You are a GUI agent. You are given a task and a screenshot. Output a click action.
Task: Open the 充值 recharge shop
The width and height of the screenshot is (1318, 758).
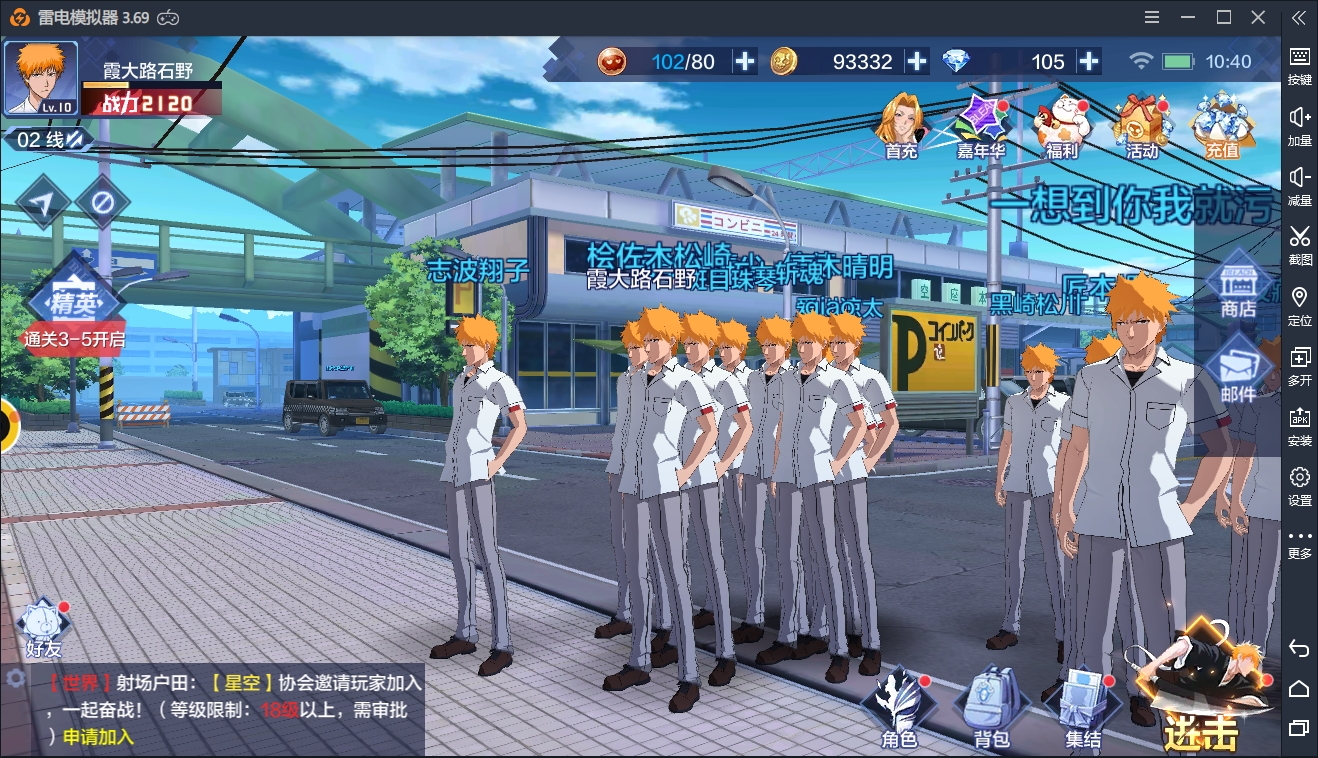[1221, 125]
